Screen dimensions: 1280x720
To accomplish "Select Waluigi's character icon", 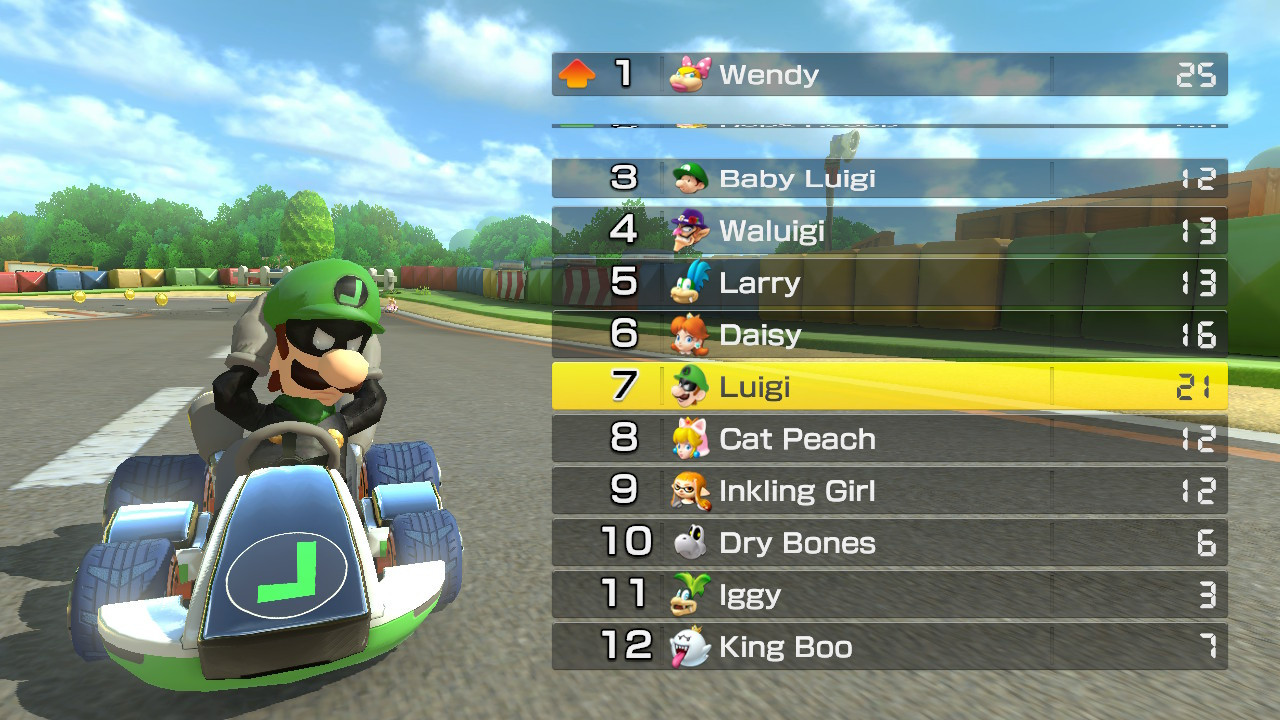I will point(693,230).
